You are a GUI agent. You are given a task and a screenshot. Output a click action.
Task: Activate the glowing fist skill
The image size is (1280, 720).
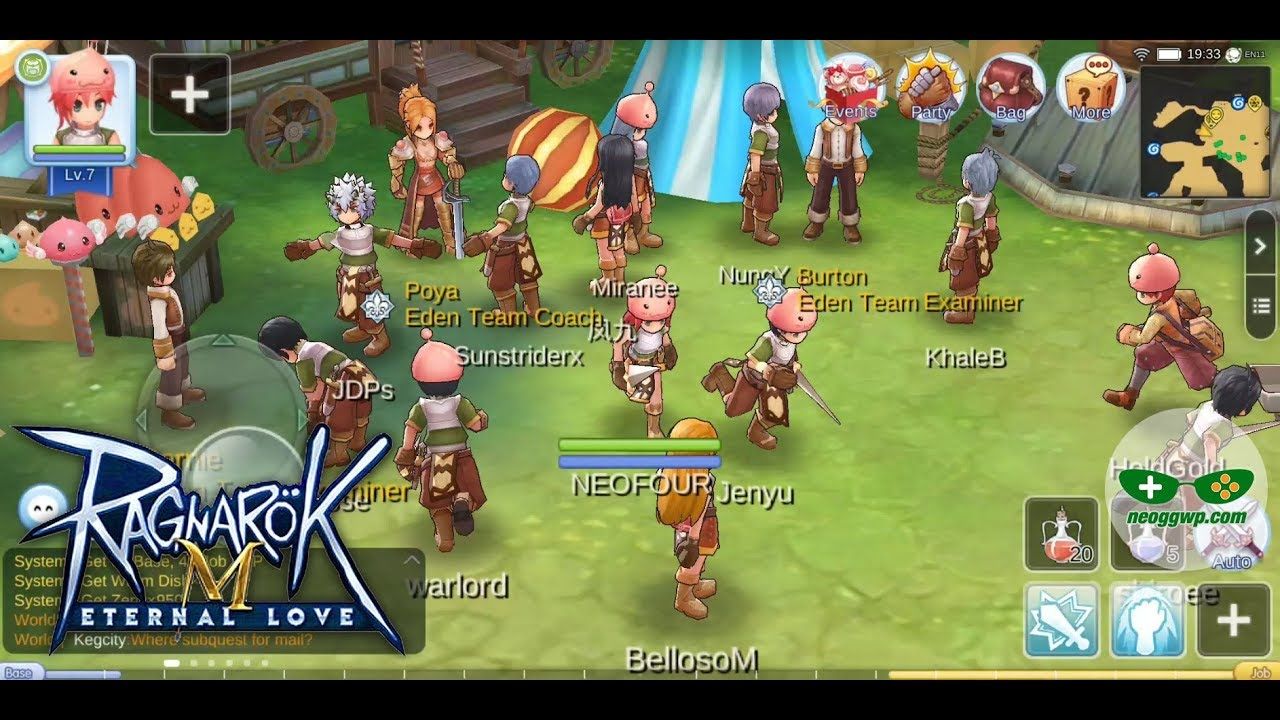[1147, 620]
